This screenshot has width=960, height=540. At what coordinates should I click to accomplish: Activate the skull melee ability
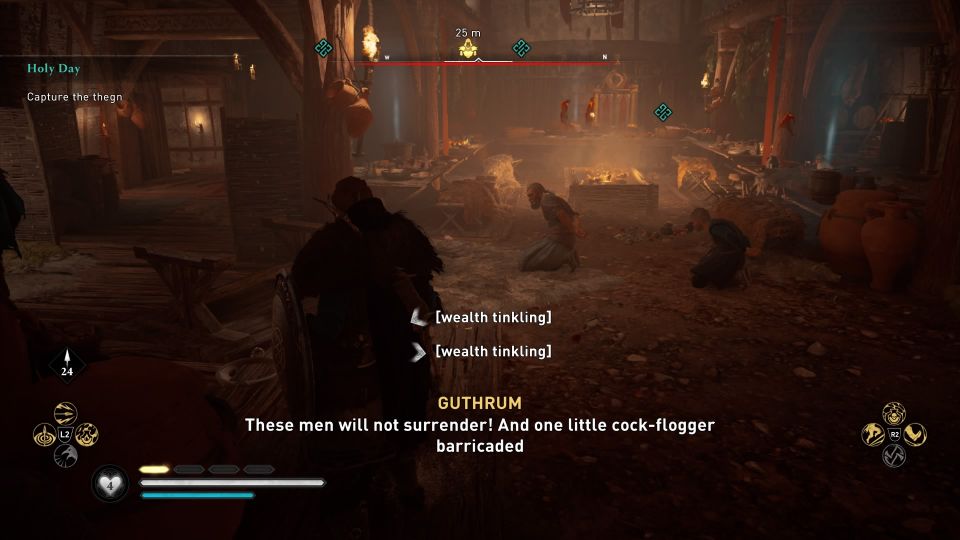tap(893, 413)
